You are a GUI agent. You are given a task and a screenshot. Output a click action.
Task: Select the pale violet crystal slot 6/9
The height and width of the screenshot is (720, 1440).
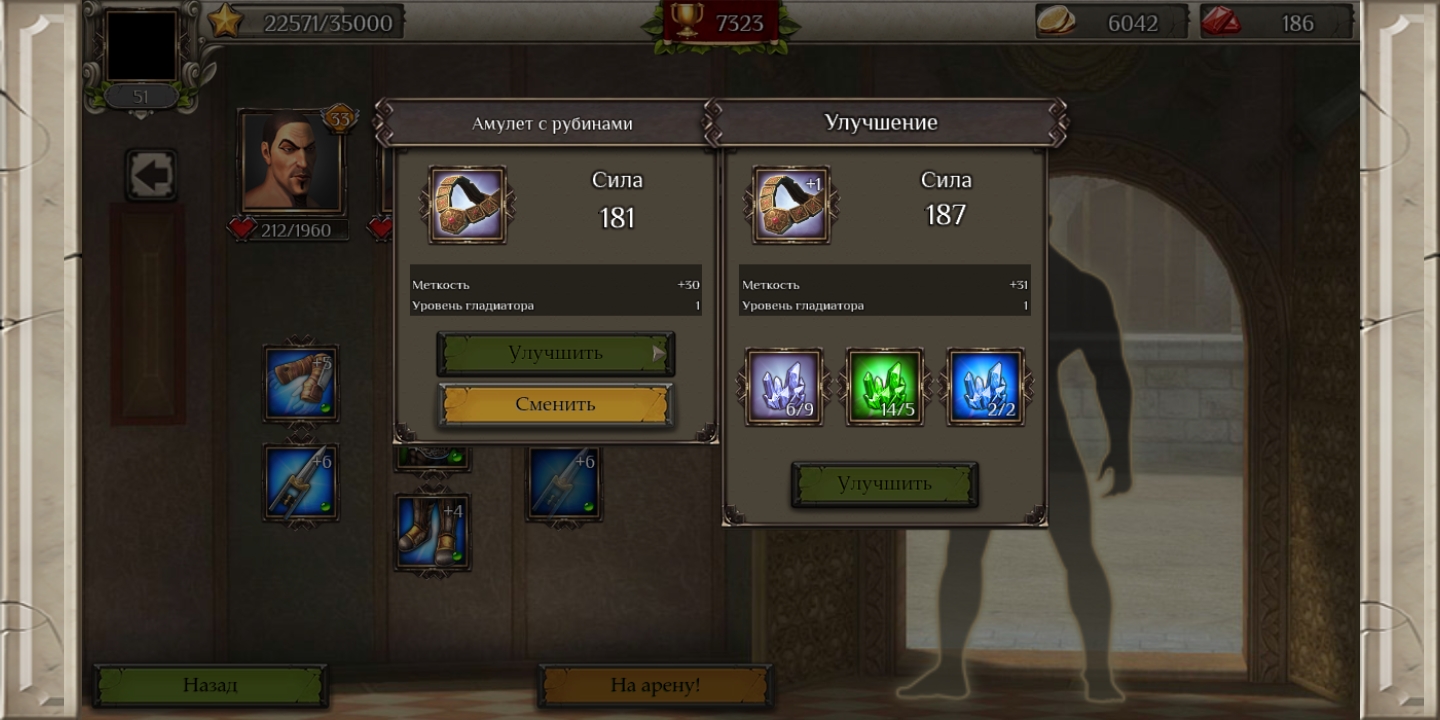pyautogui.click(x=784, y=386)
